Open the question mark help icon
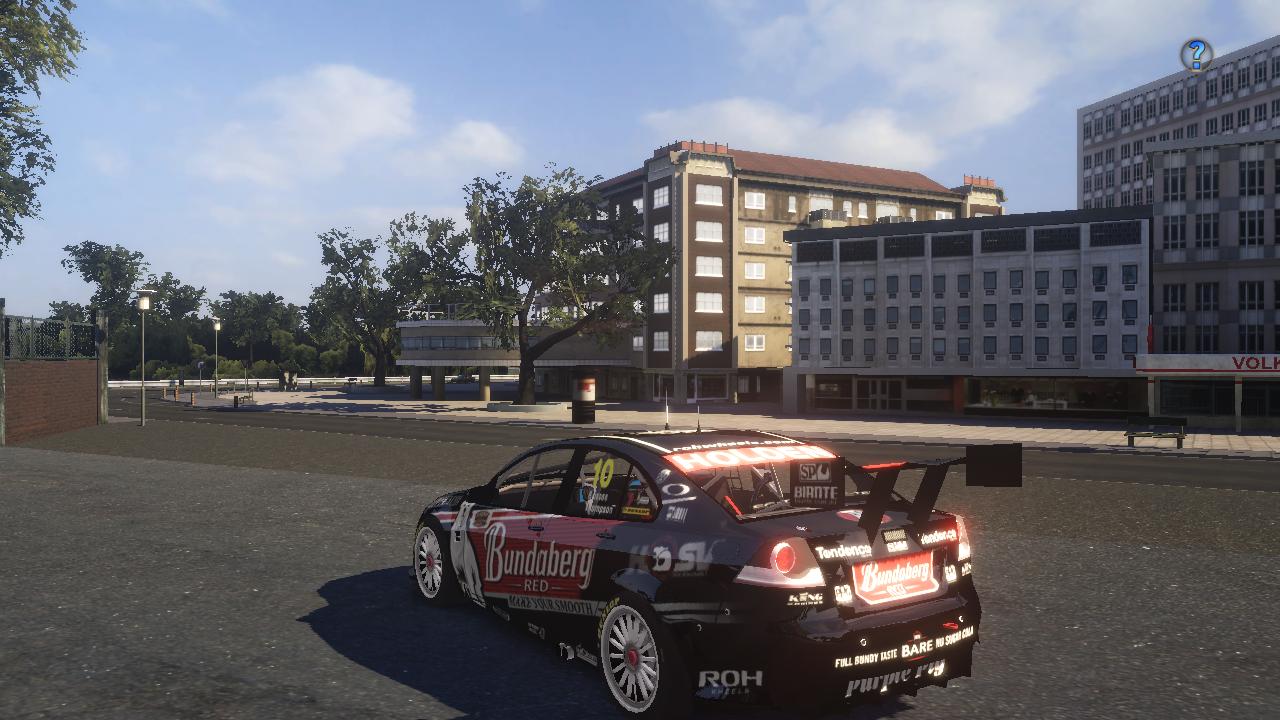The width and height of the screenshot is (1280, 720). 1196,54
